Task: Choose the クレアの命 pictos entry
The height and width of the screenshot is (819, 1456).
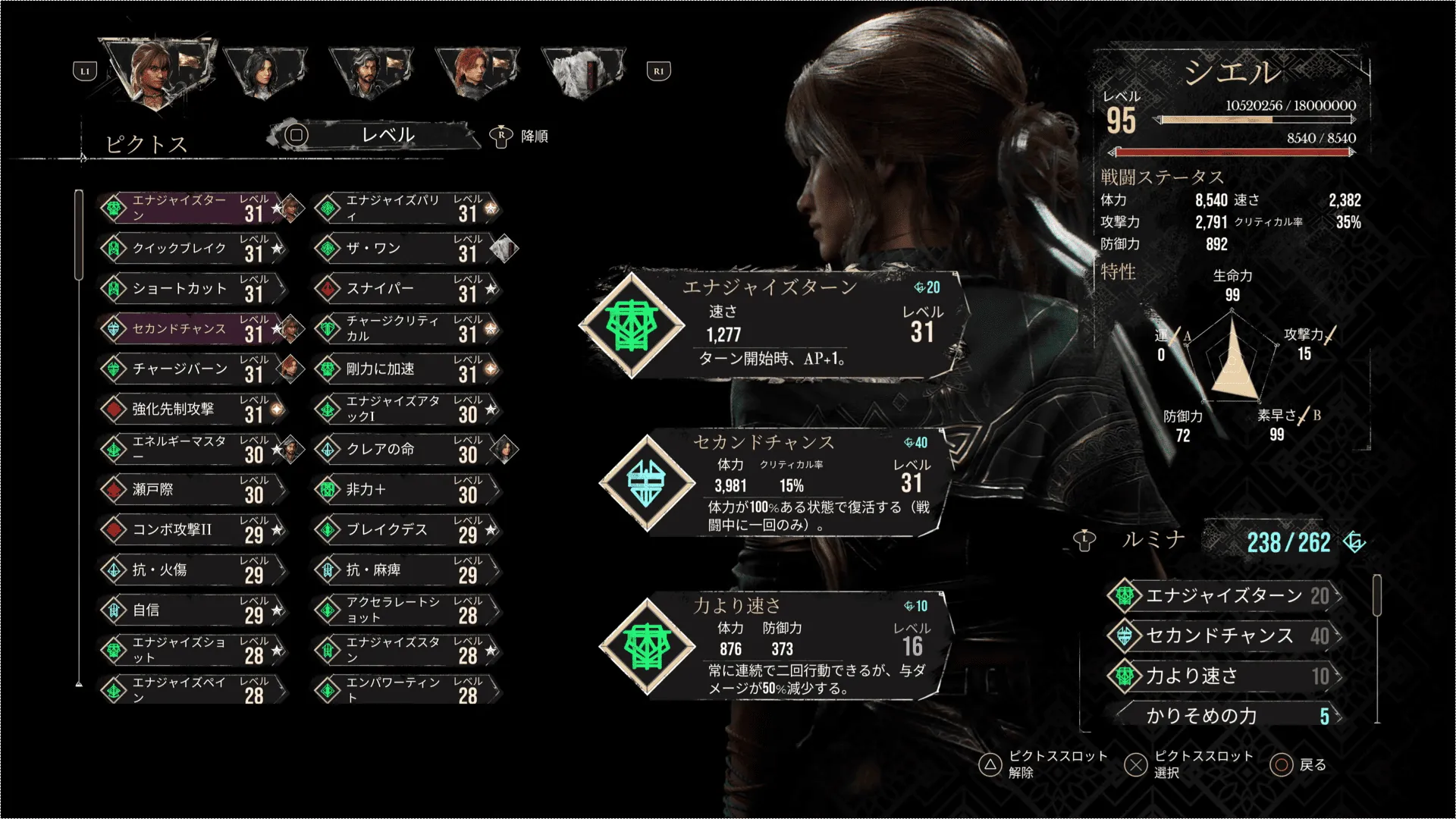Action: [x=407, y=449]
